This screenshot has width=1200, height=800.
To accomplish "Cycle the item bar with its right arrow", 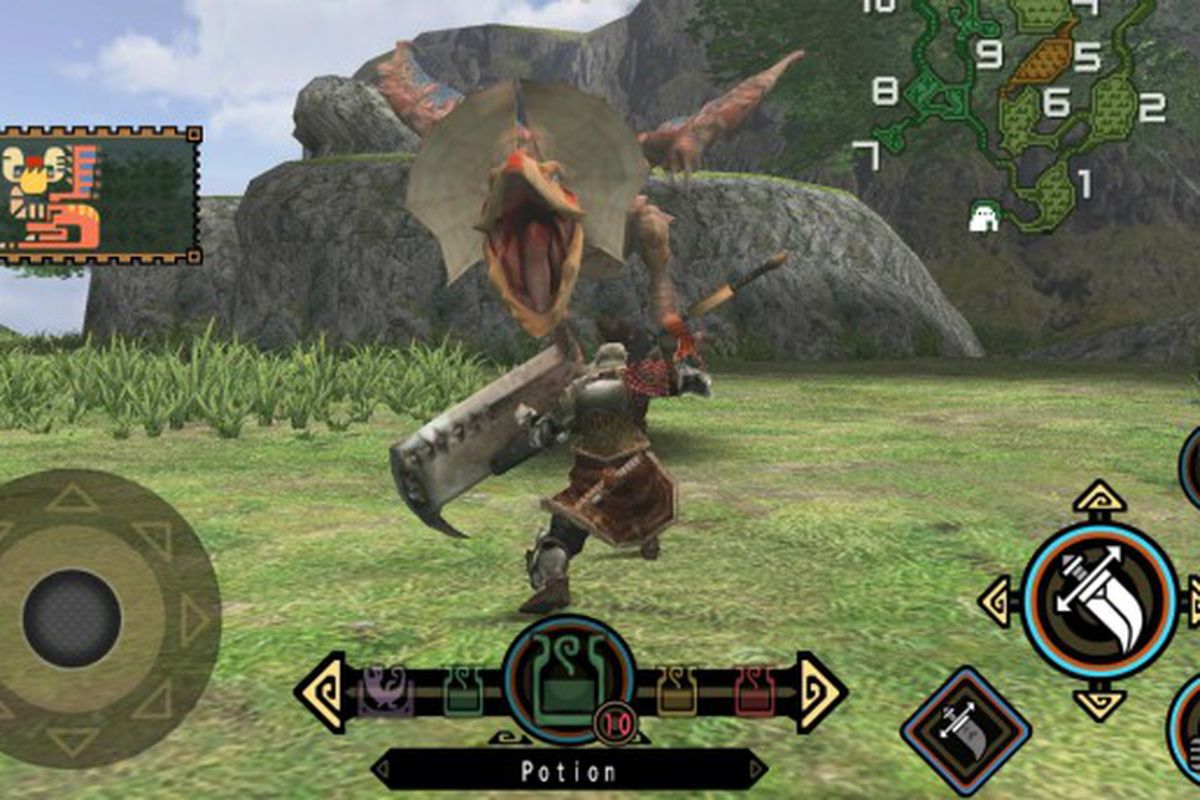I will pyautogui.click(x=821, y=691).
